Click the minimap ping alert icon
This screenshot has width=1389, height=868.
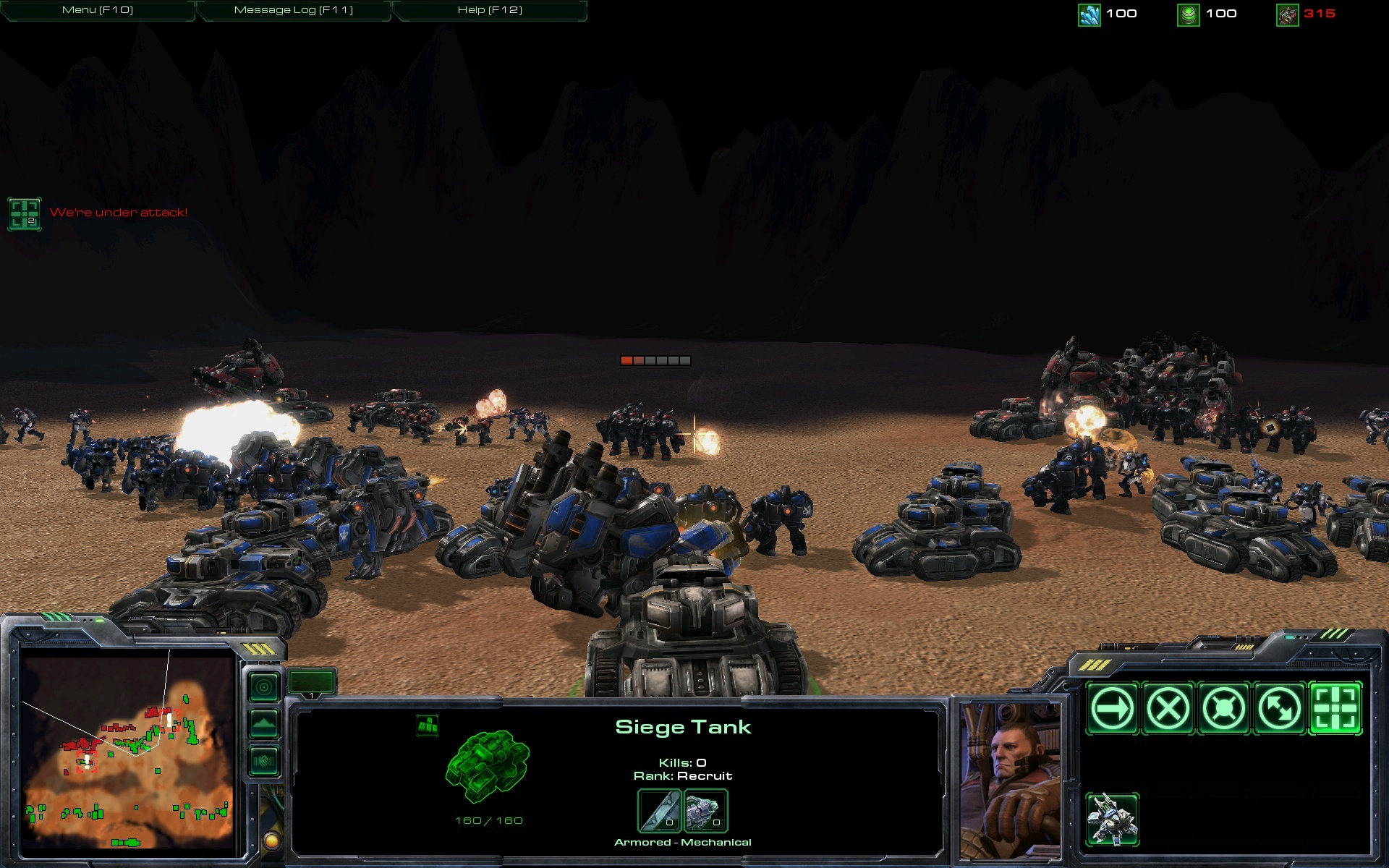(x=264, y=686)
